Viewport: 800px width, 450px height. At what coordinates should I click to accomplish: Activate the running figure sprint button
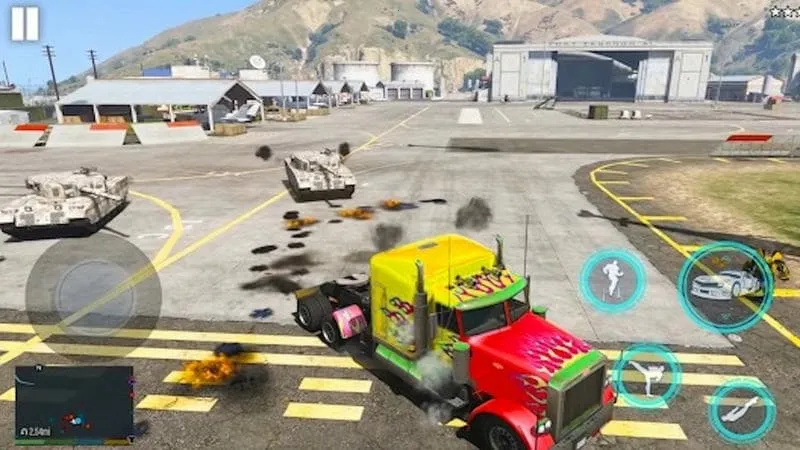point(612,281)
